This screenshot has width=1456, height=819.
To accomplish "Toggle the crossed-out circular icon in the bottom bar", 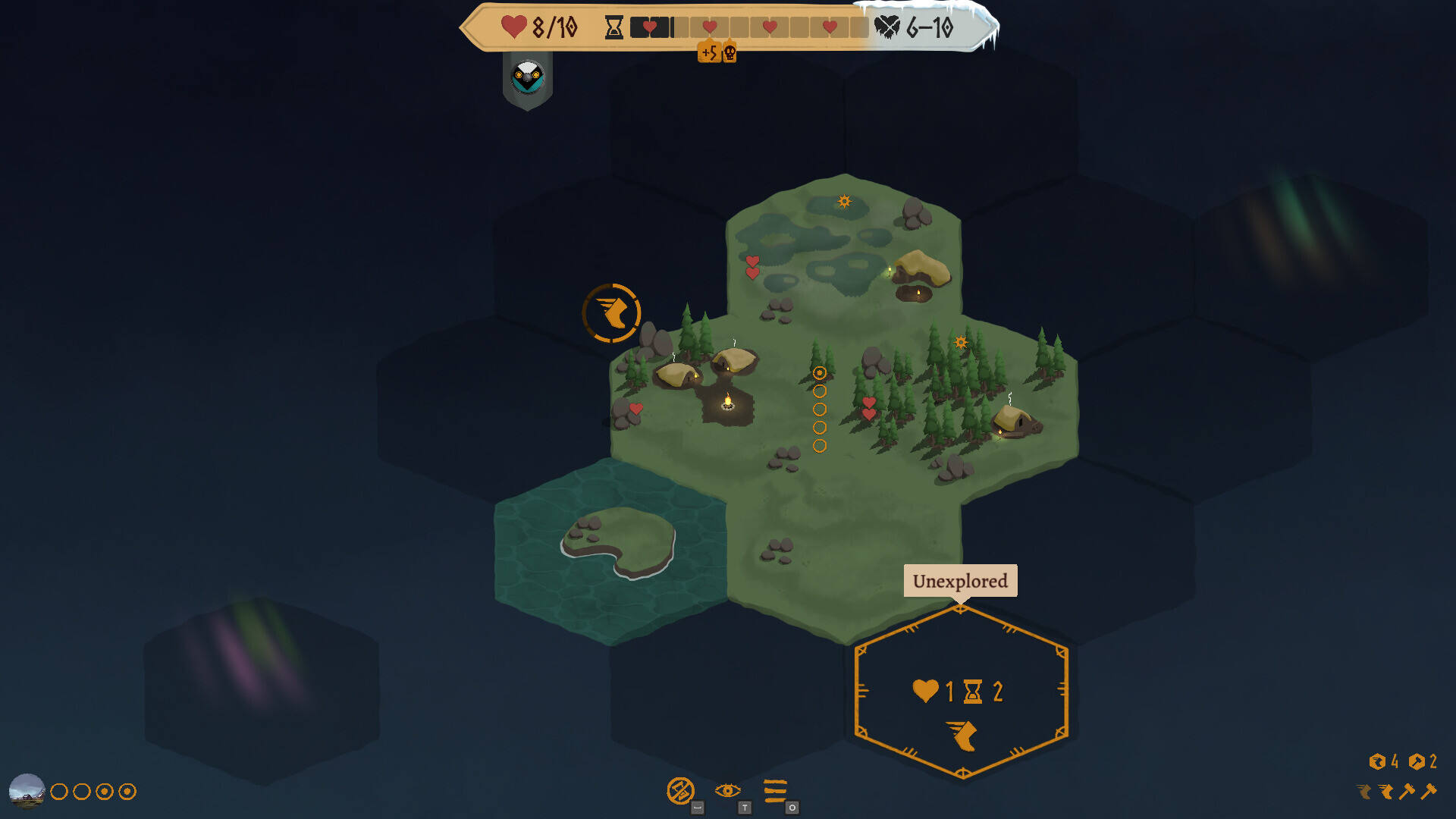I will coord(680,791).
